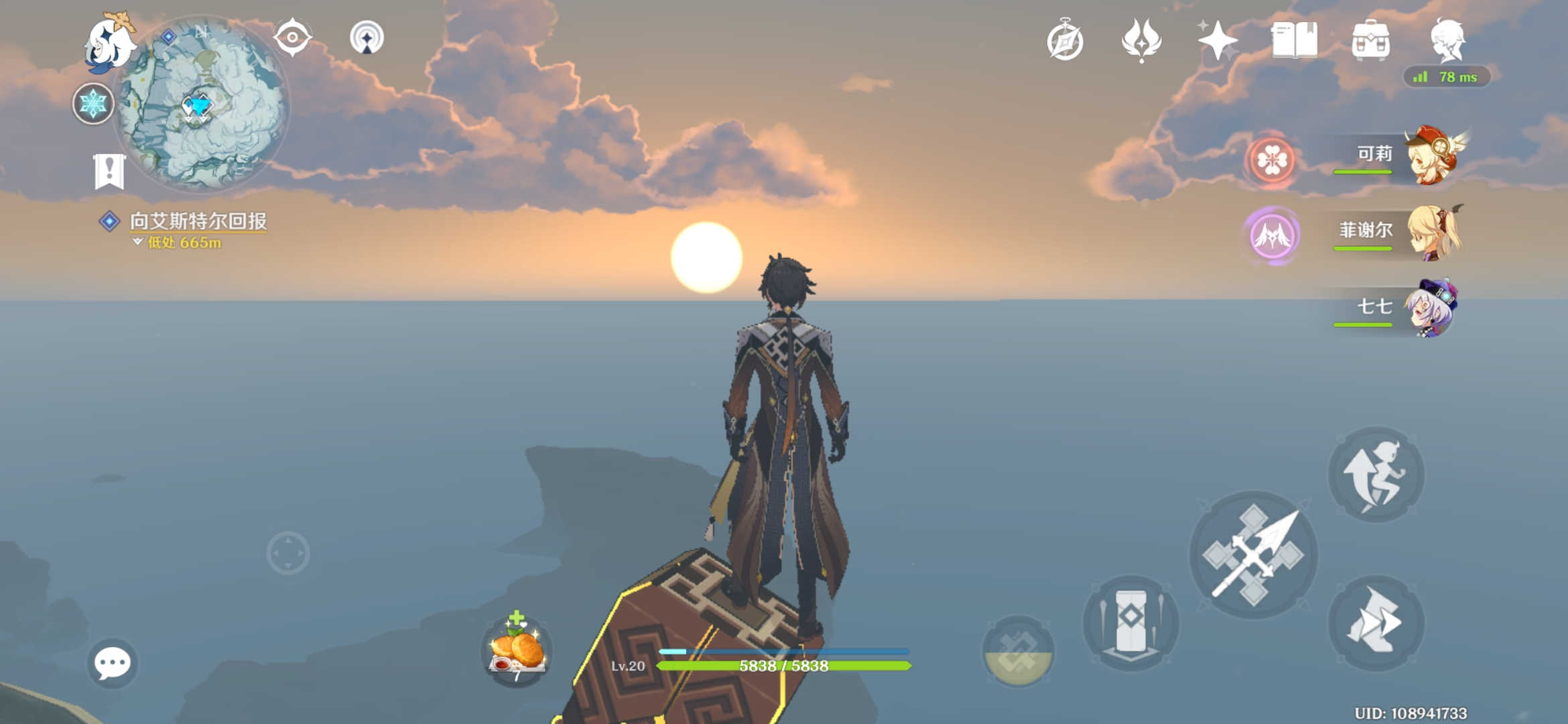Open the battle pass leaf emblem

click(1141, 40)
